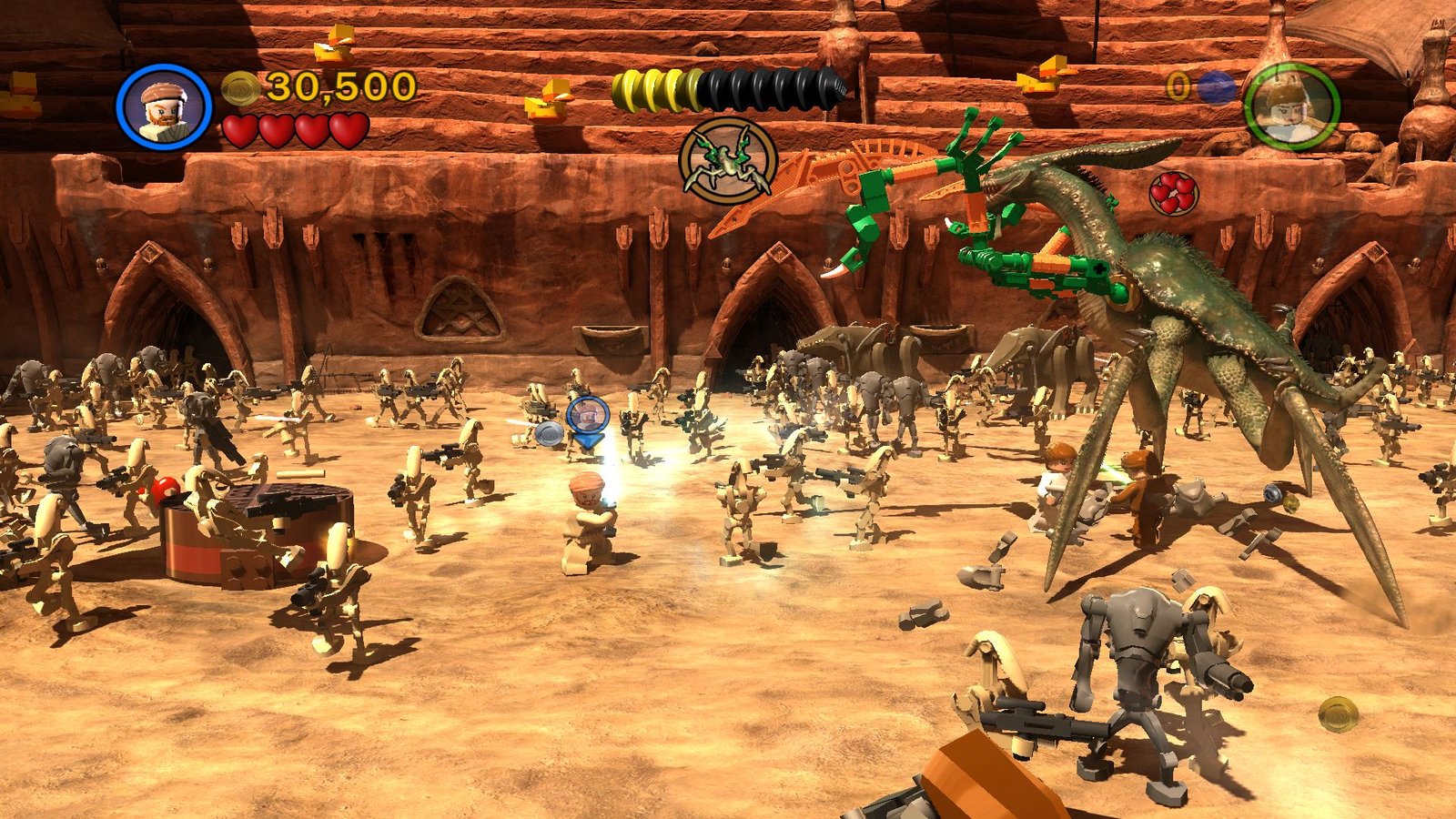Select the Acklay boss emblem
The height and width of the screenshot is (819, 1456).
pyautogui.click(x=728, y=161)
